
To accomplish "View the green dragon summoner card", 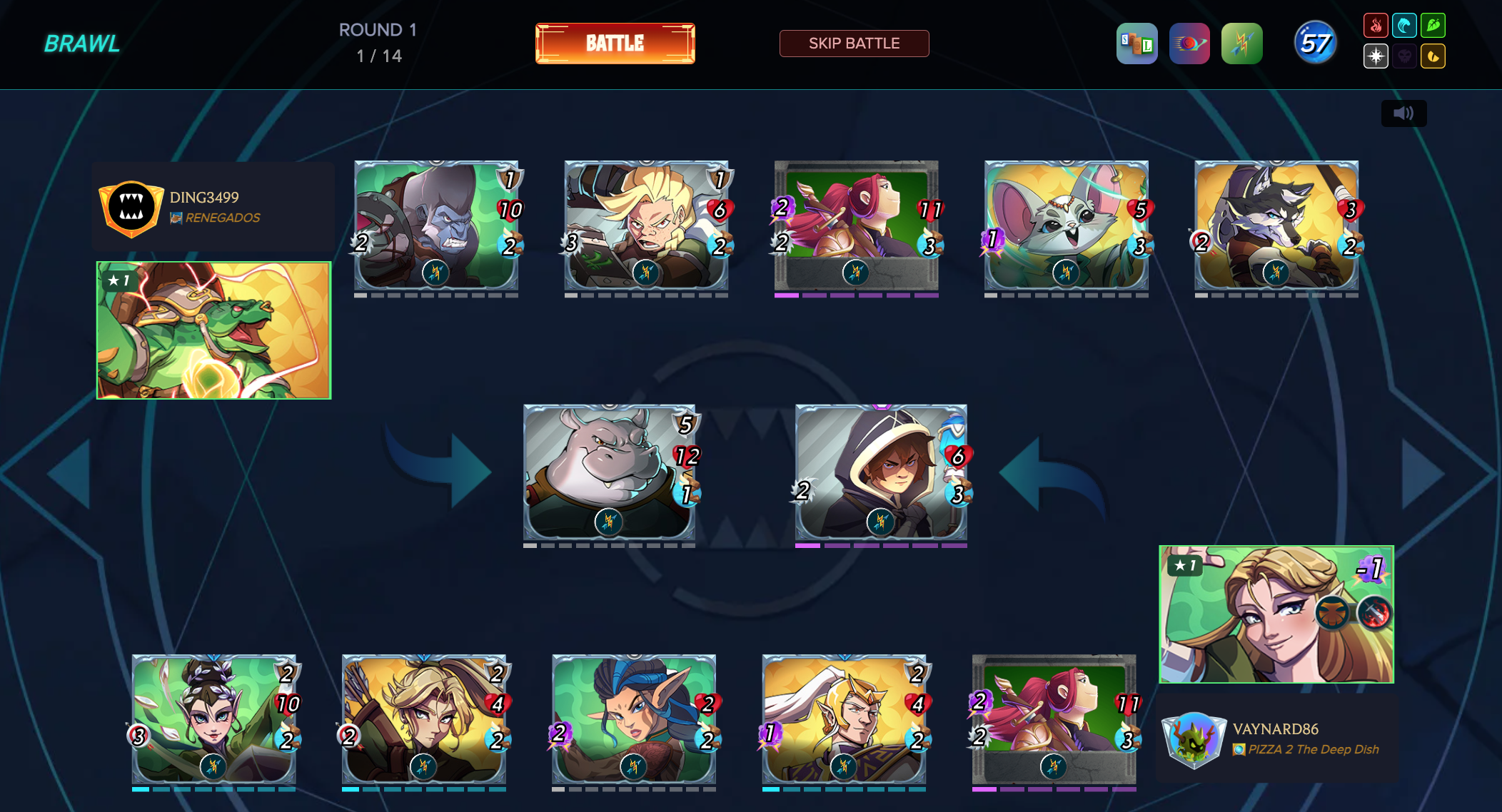I will tap(213, 330).
